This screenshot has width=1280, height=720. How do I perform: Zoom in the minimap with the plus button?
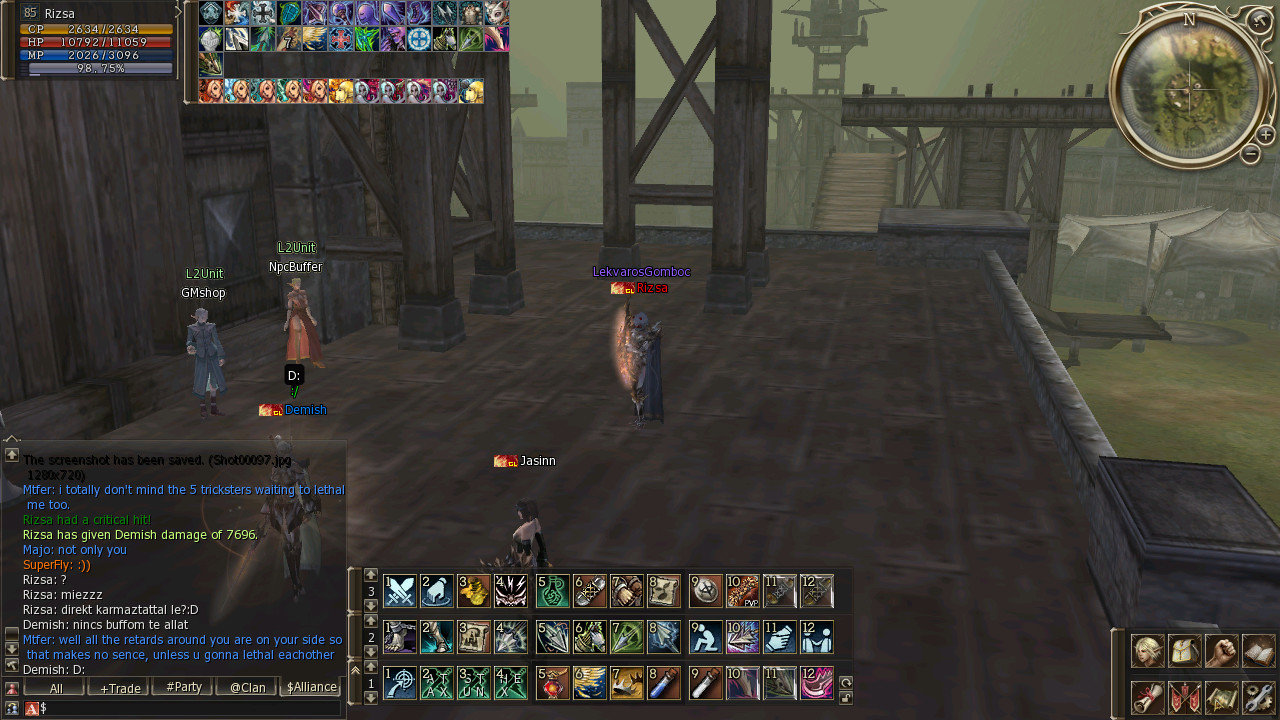(x=1265, y=134)
